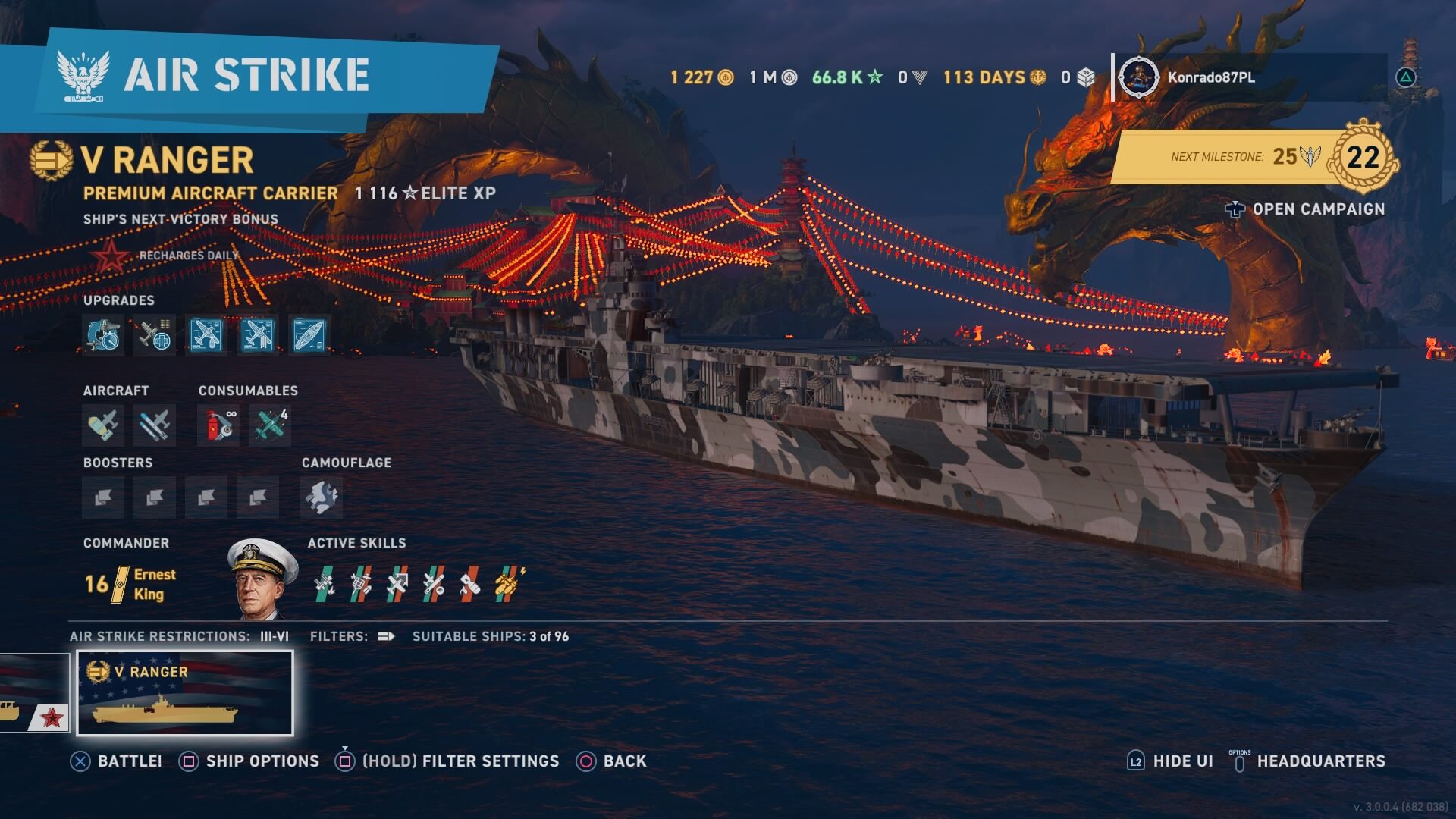Select the aircraft repair cross upgrade
The height and width of the screenshot is (819, 1456).
point(155,335)
